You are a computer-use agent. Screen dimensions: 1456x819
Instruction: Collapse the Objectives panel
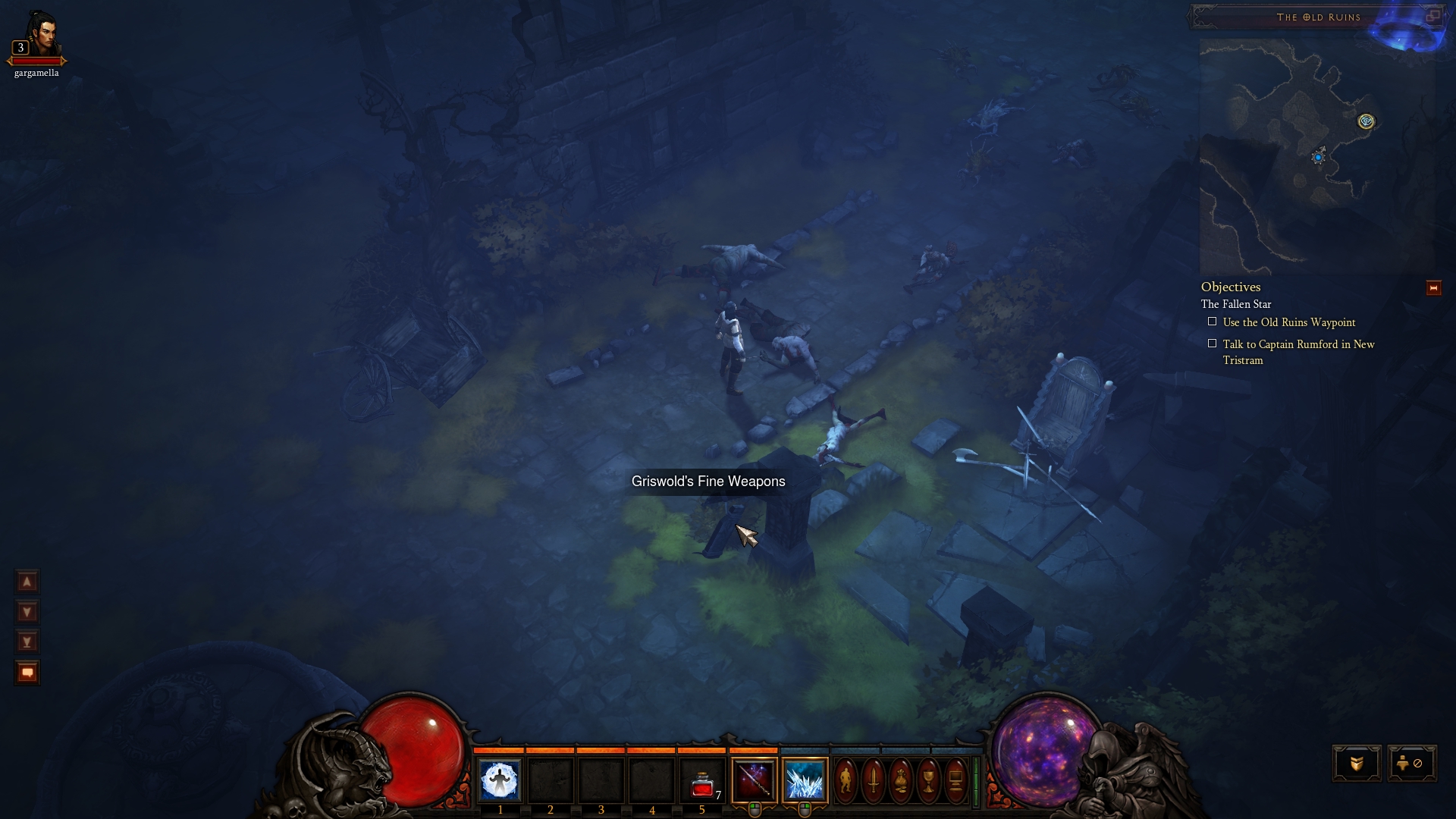[1432, 287]
